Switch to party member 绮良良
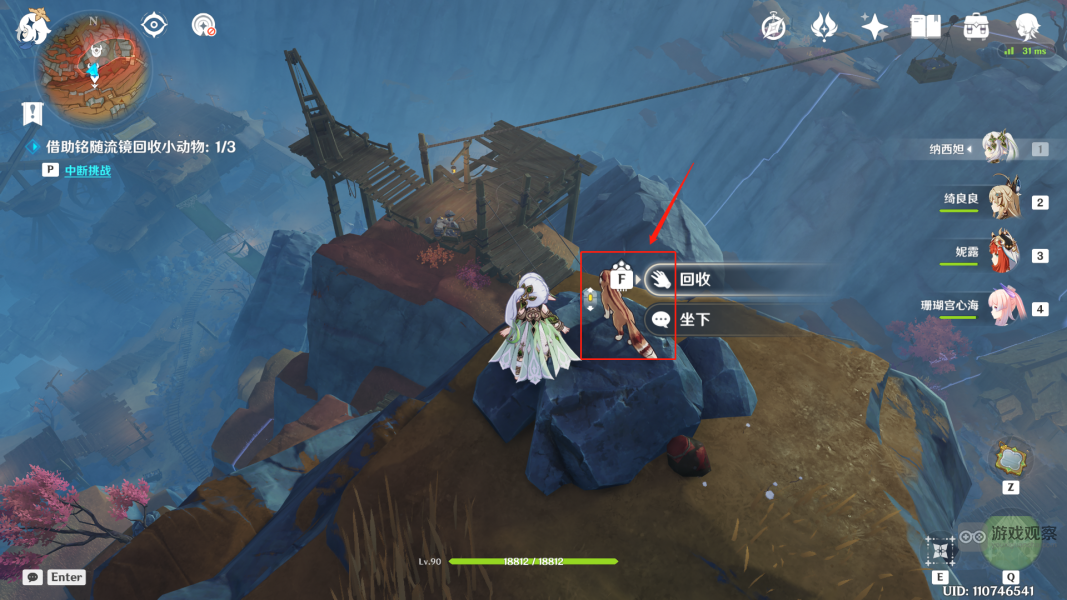The width and height of the screenshot is (1067, 600). pyautogui.click(x=1003, y=202)
